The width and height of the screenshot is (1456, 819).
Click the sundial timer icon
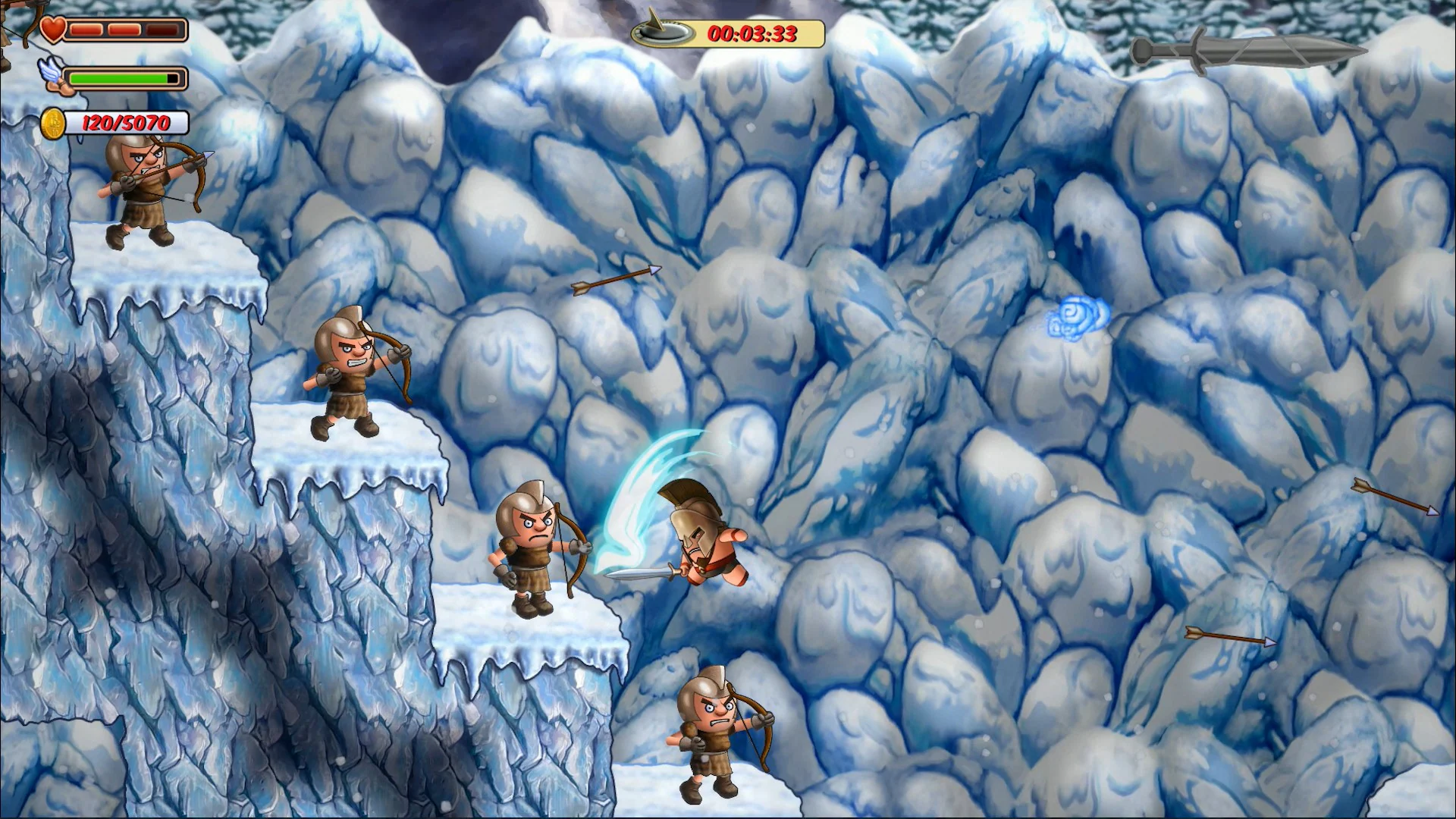[x=663, y=33]
